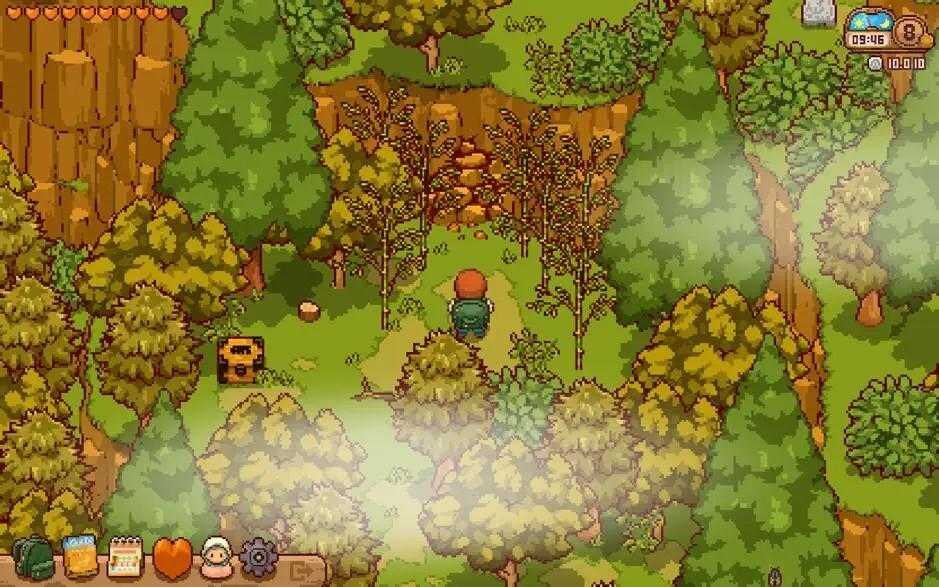The image size is (939, 587).
Task: Click the day and weather clock widget
Action: (x=867, y=32)
